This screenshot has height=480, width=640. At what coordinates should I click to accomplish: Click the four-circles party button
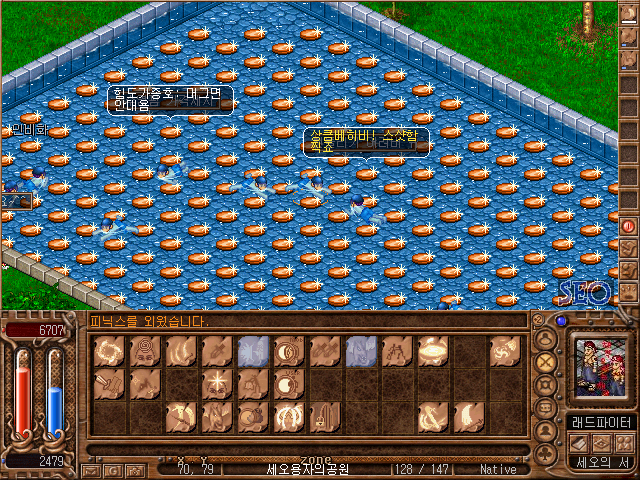click(625, 443)
